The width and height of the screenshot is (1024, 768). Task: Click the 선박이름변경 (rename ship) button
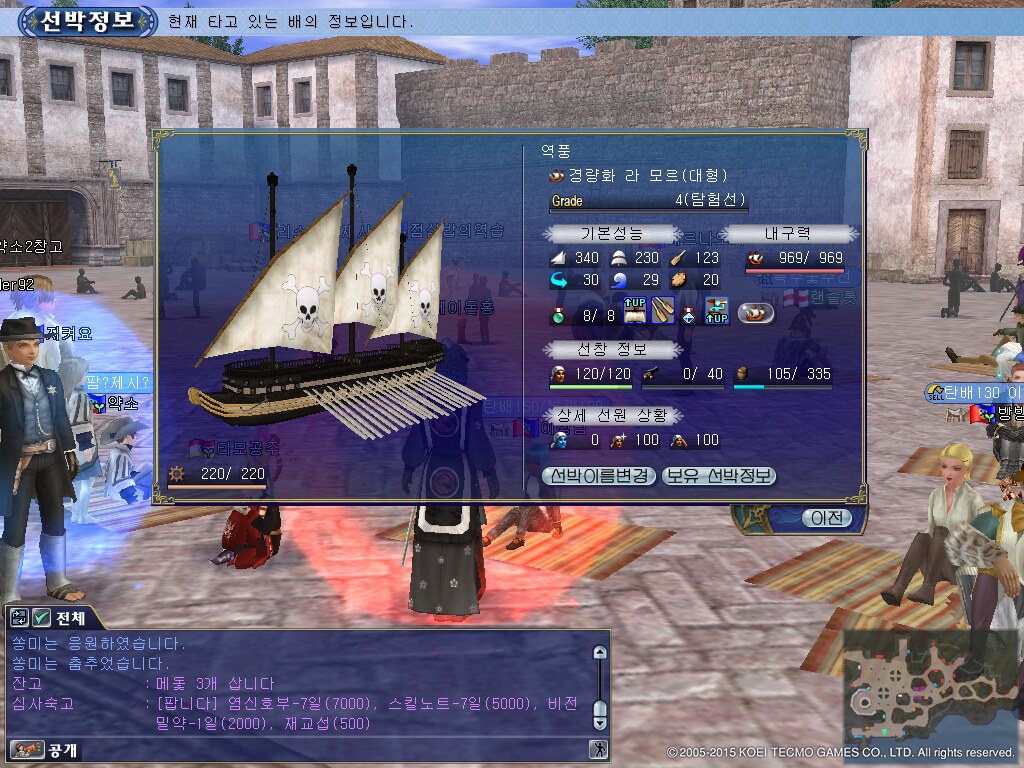pos(600,476)
